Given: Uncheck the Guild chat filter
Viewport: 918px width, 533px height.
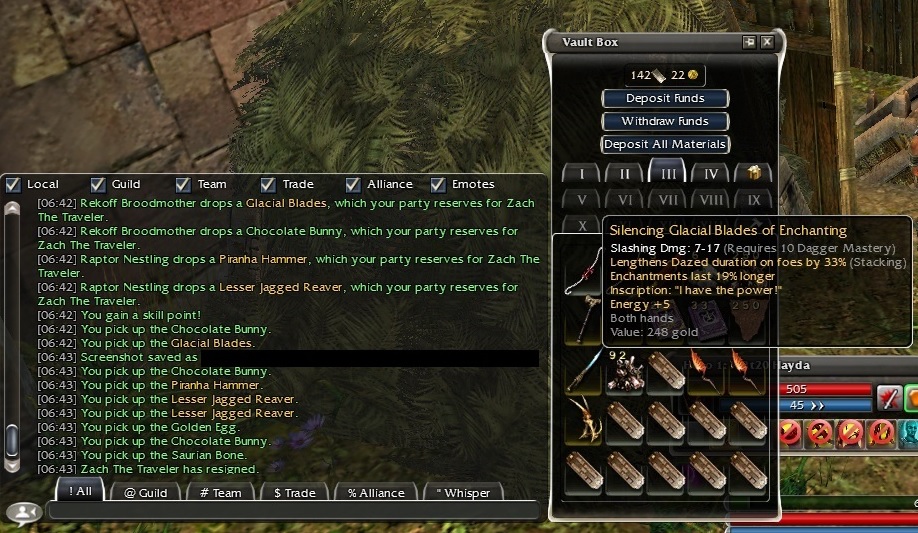Looking at the screenshot, I should point(98,184).
